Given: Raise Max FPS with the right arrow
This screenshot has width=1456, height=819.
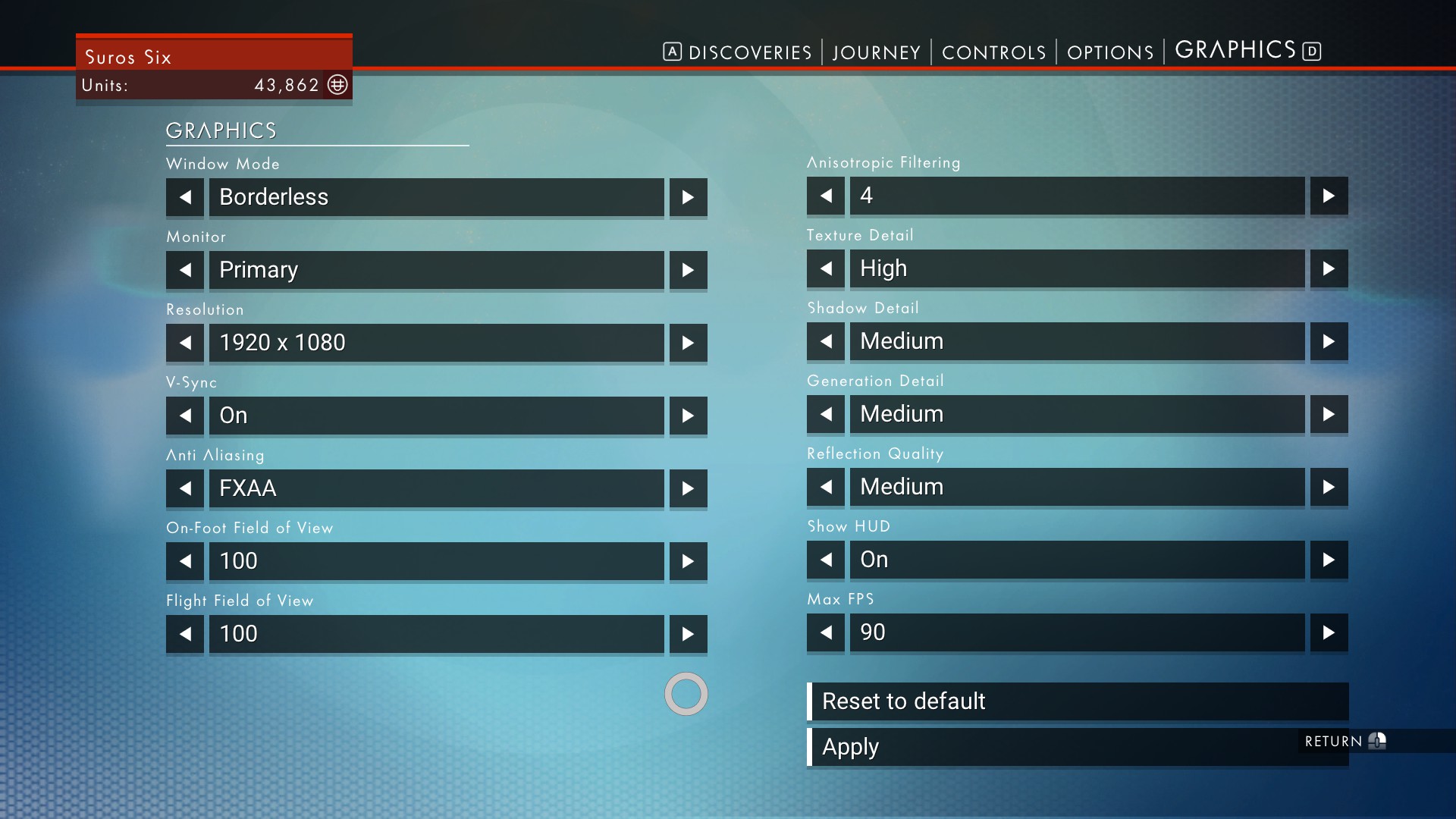Looking at the screenshot, I should click(1329, 632).
